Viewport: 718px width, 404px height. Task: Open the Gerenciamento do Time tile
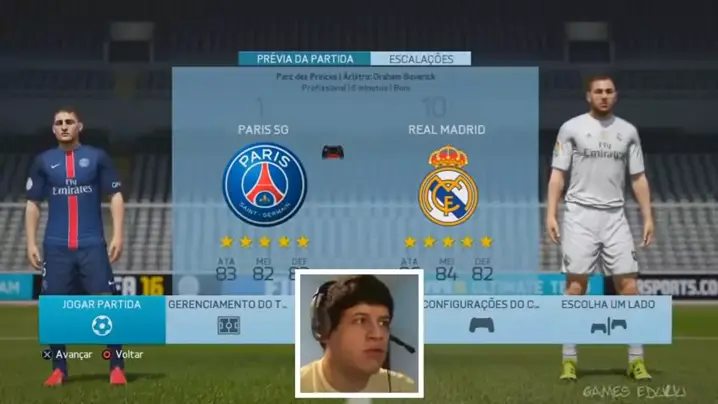pyautogui.click(x=230, y=318)
